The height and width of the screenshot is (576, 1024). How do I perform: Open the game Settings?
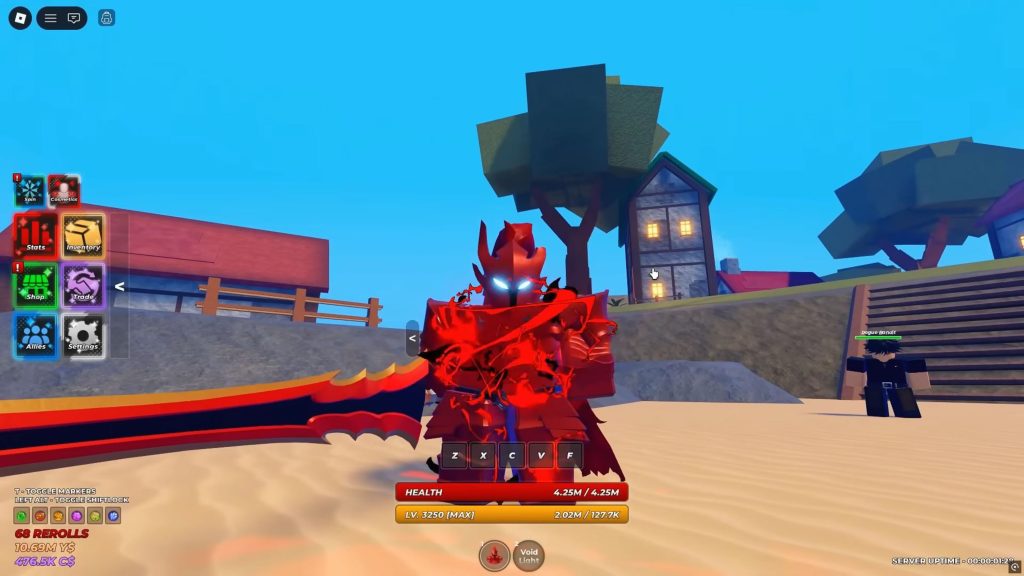point(84,336)
